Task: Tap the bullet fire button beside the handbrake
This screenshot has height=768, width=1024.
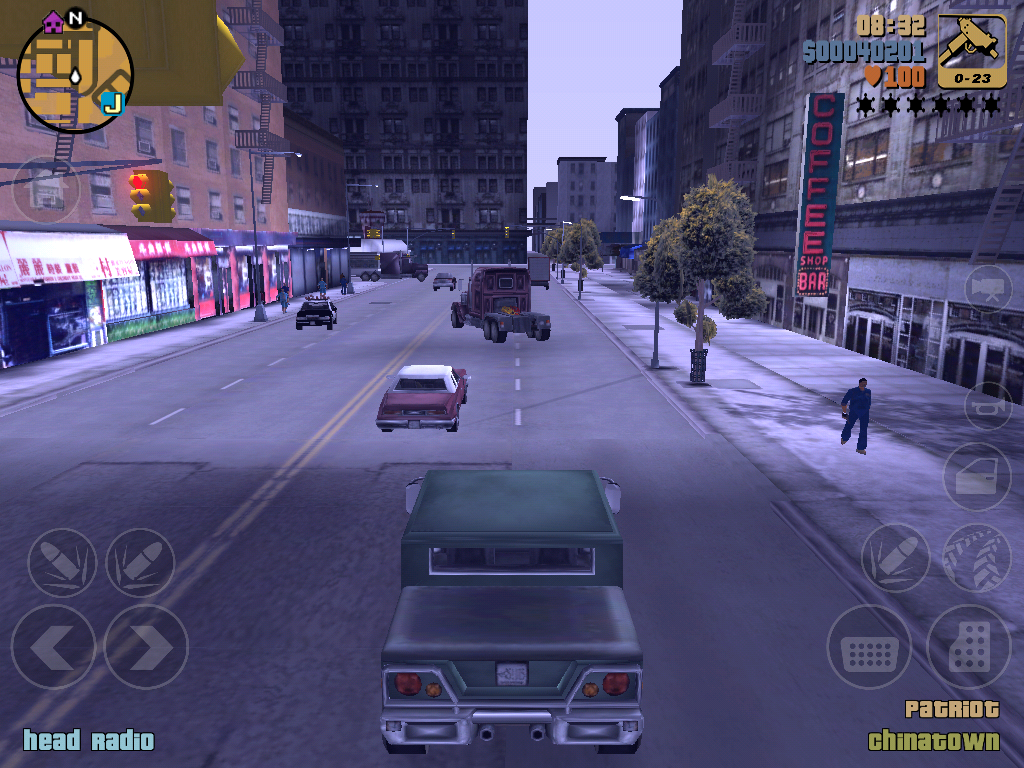Action: click(895, 558)
